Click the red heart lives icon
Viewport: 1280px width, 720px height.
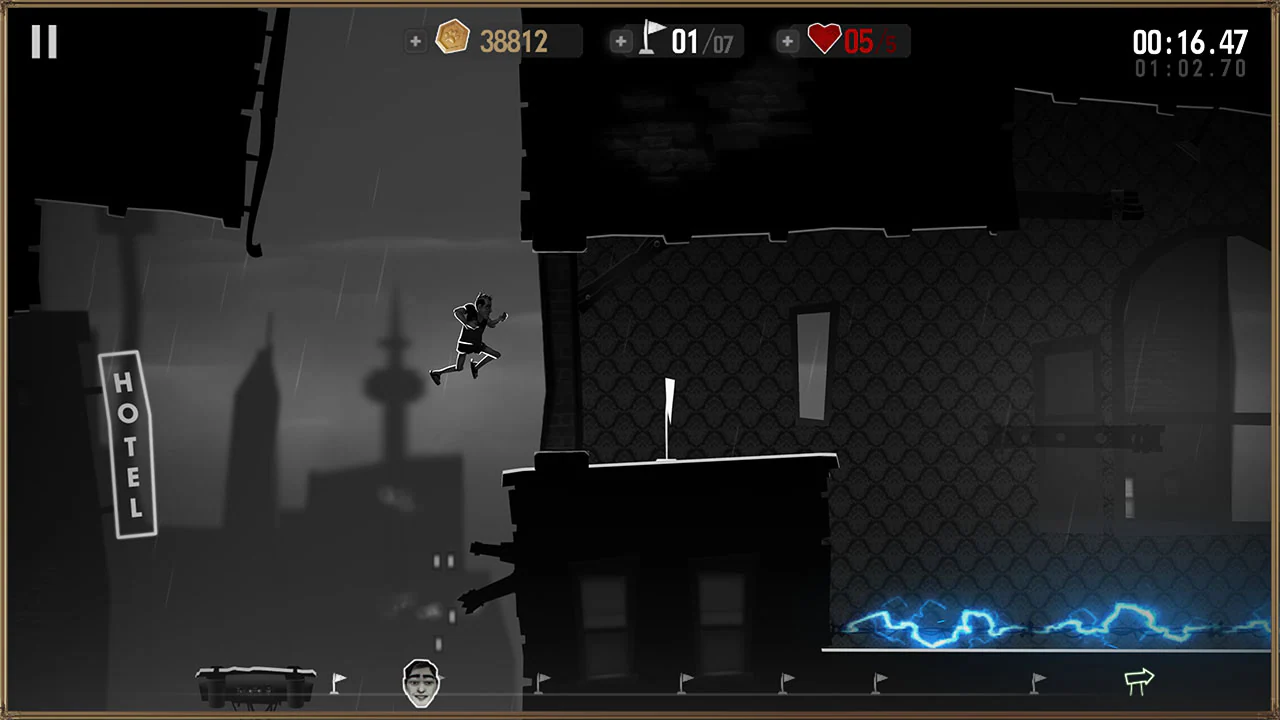[824, 40]
